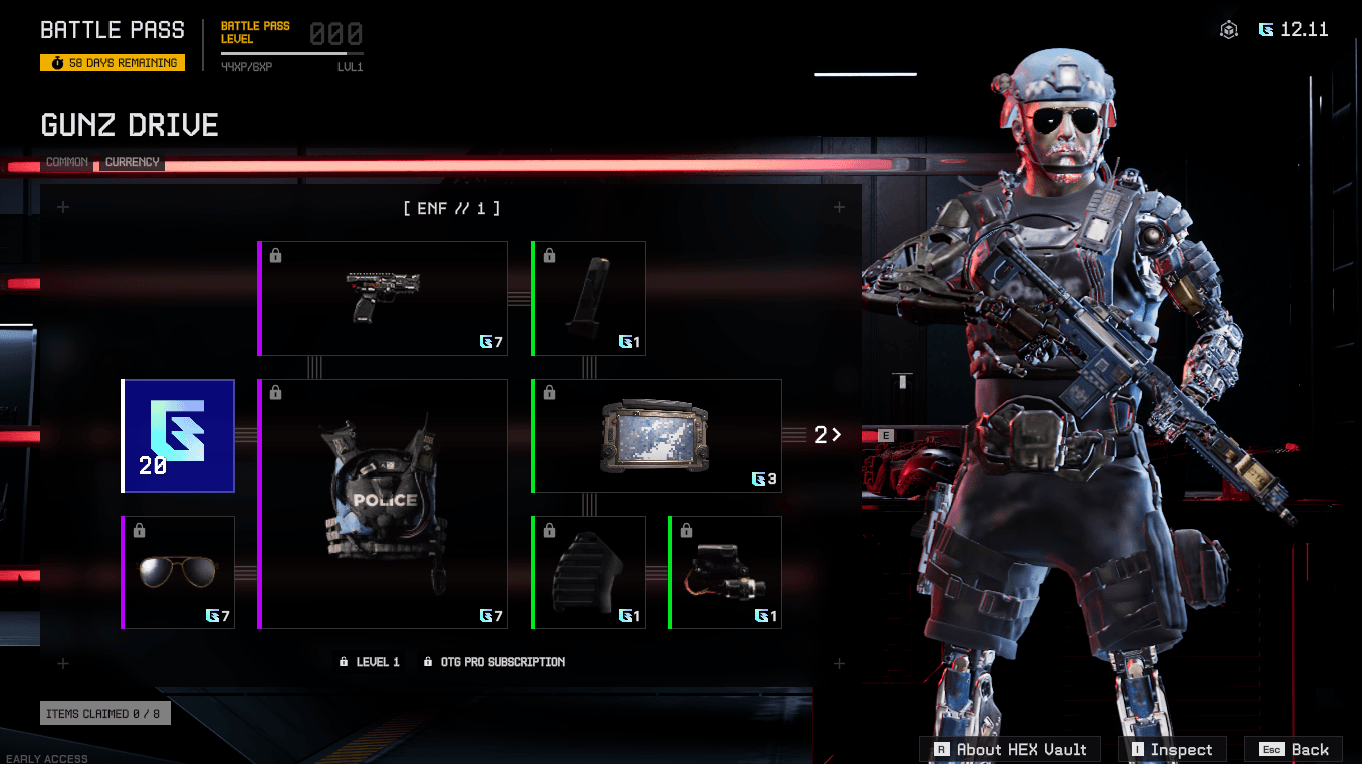The height and width of the screenshot is (764, 1362).
Task: Open the hexagon cube icon near balance
Action: [x=1229, y=30]
